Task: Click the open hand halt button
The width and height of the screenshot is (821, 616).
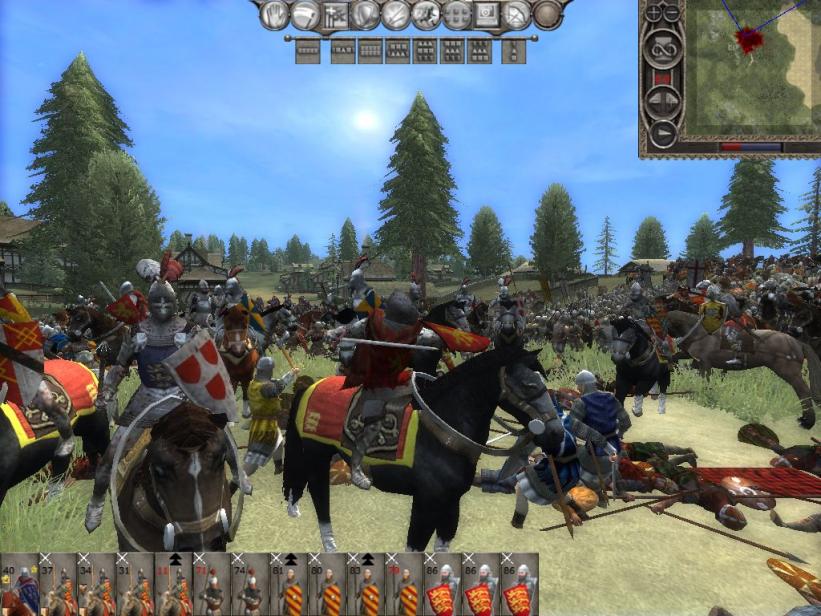Action: pos(274,15)
